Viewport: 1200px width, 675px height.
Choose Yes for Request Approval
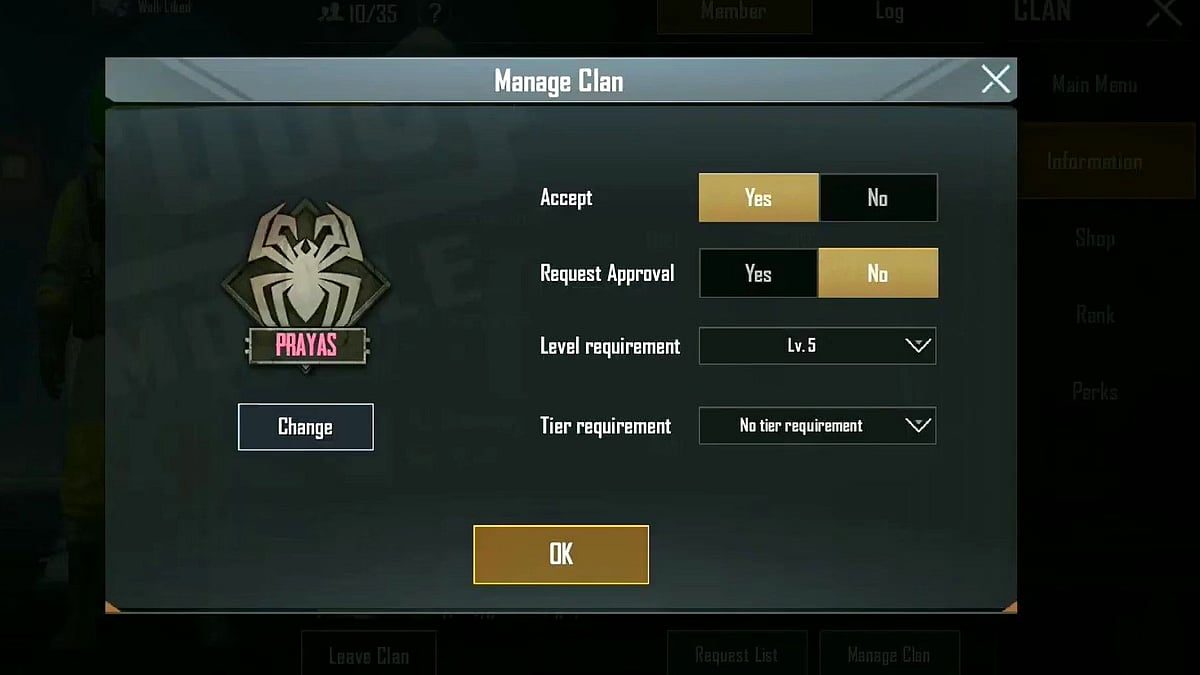pyautogui.click(x=758, y=274)
